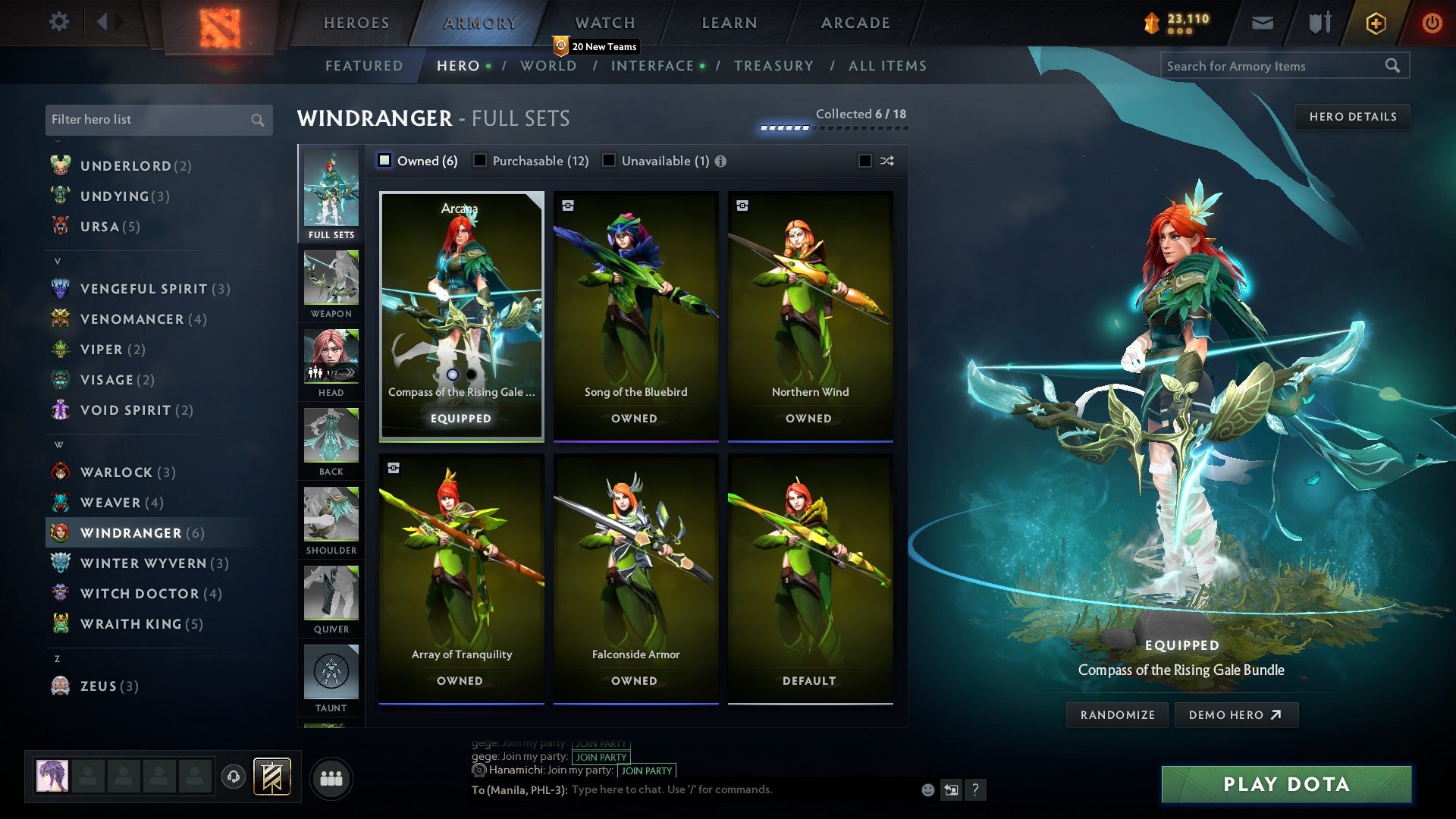Click the shuffle icon in the set filter bar
1456x819 pixels.
886,161
